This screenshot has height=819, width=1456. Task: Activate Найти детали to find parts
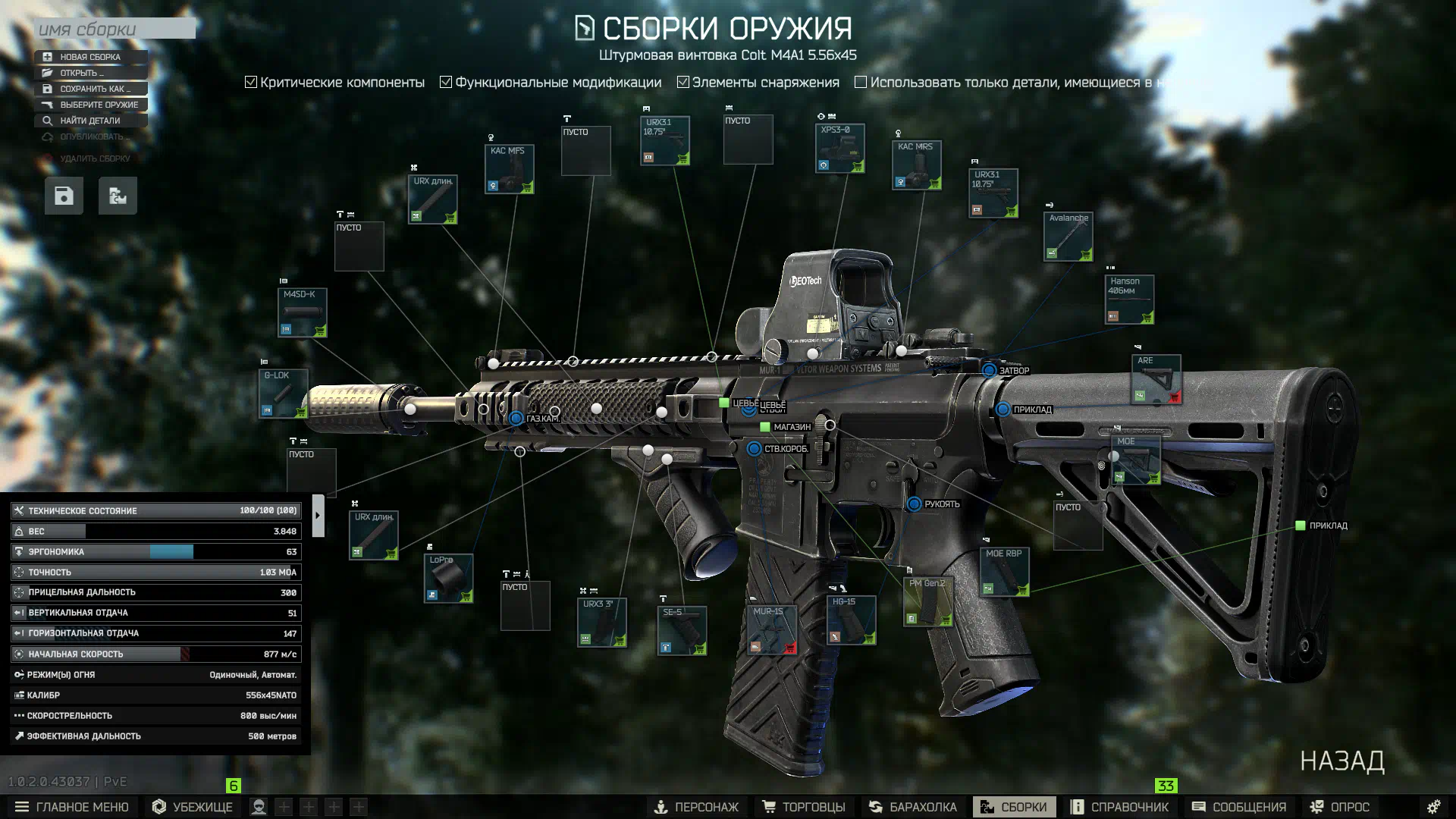pos(89,121)
